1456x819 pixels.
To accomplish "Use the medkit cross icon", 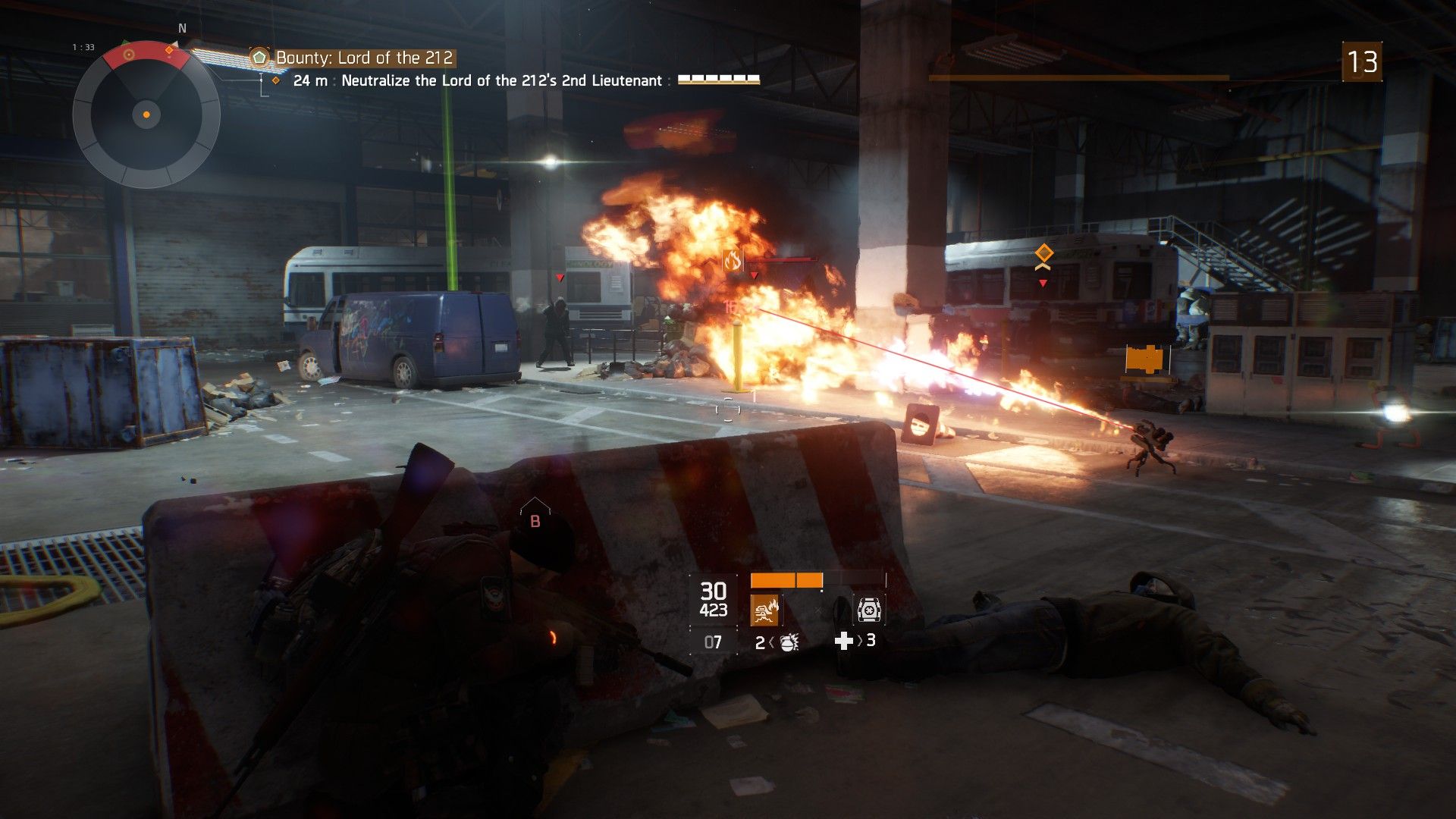I will tap(843, 642).
